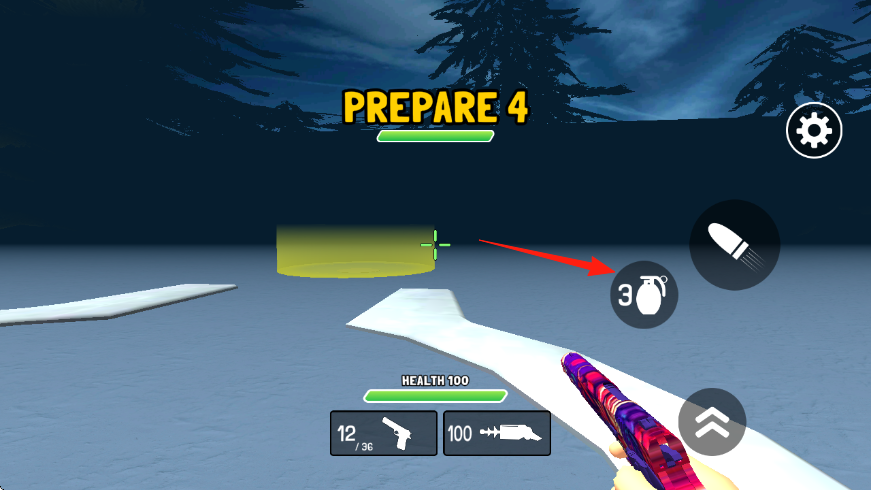
Task: Open the settings gear menu
Action: tap(814, 131)
